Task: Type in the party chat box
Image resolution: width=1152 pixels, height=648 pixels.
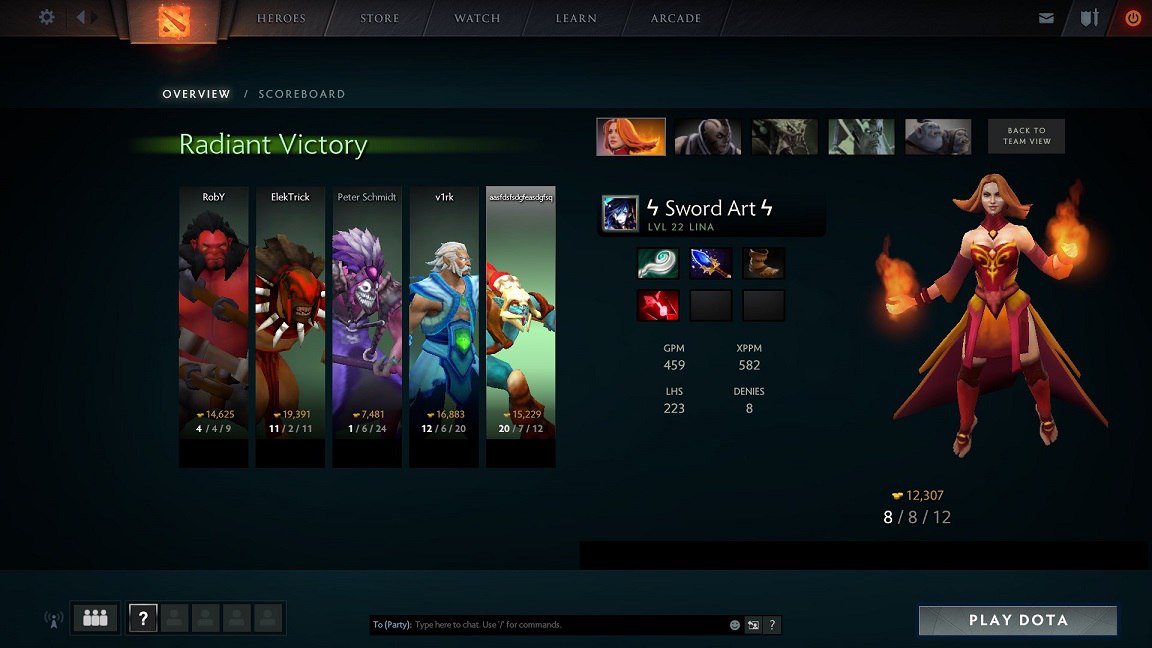Action: [568, 625]
